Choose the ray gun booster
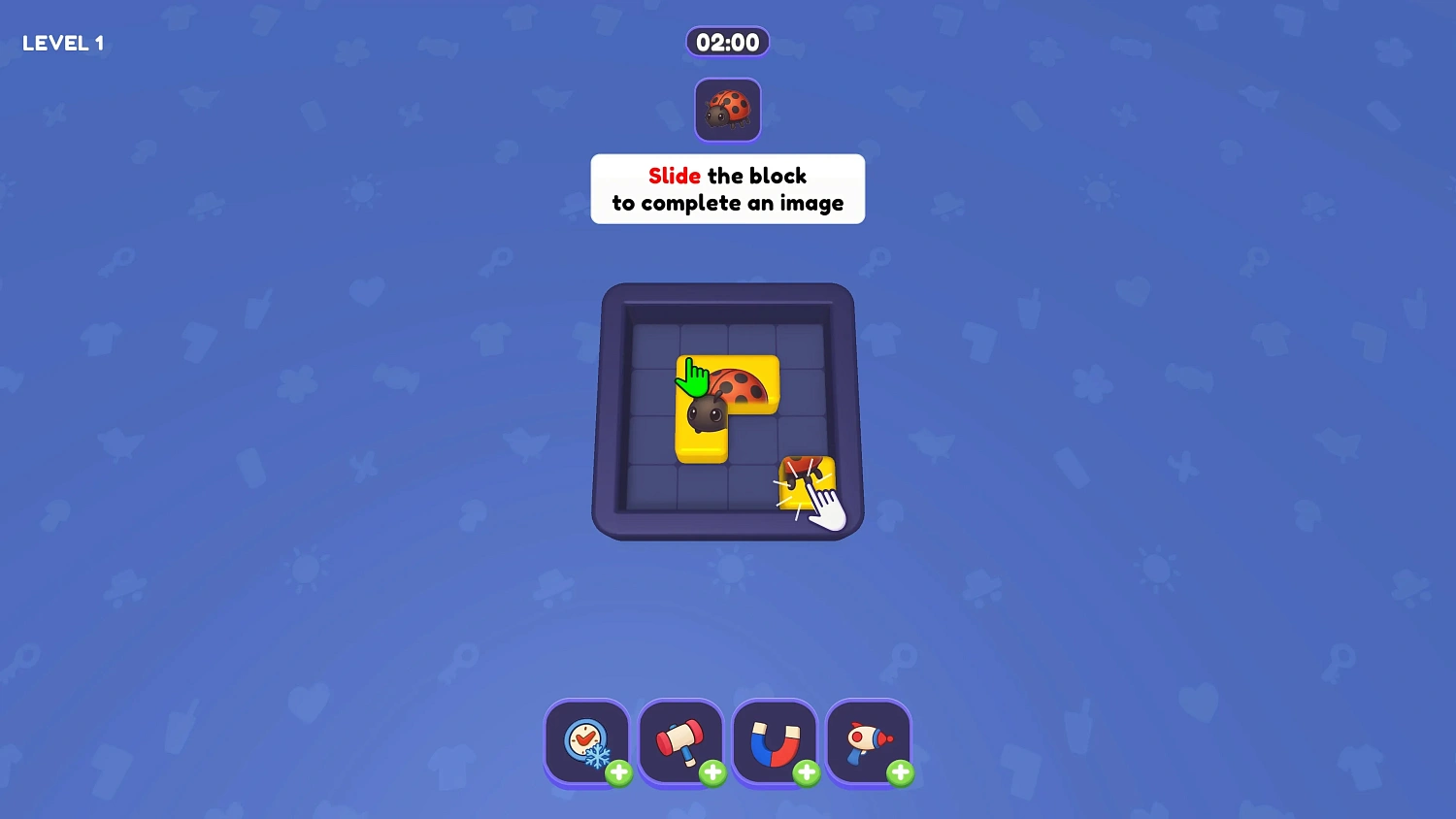The height and width of the screenshot is (819, 1456). pos(868,740)
